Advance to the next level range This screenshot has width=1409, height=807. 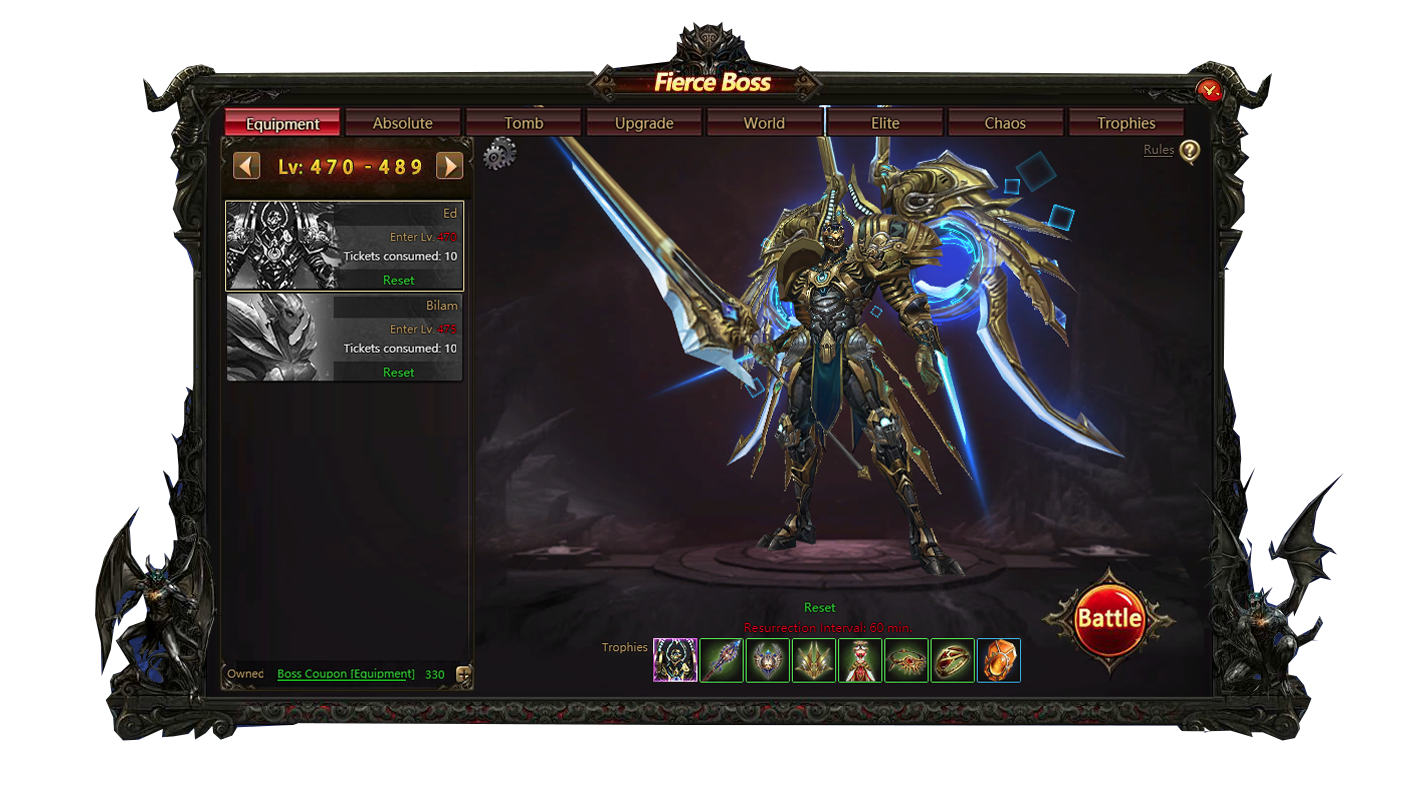pos(450,166)
